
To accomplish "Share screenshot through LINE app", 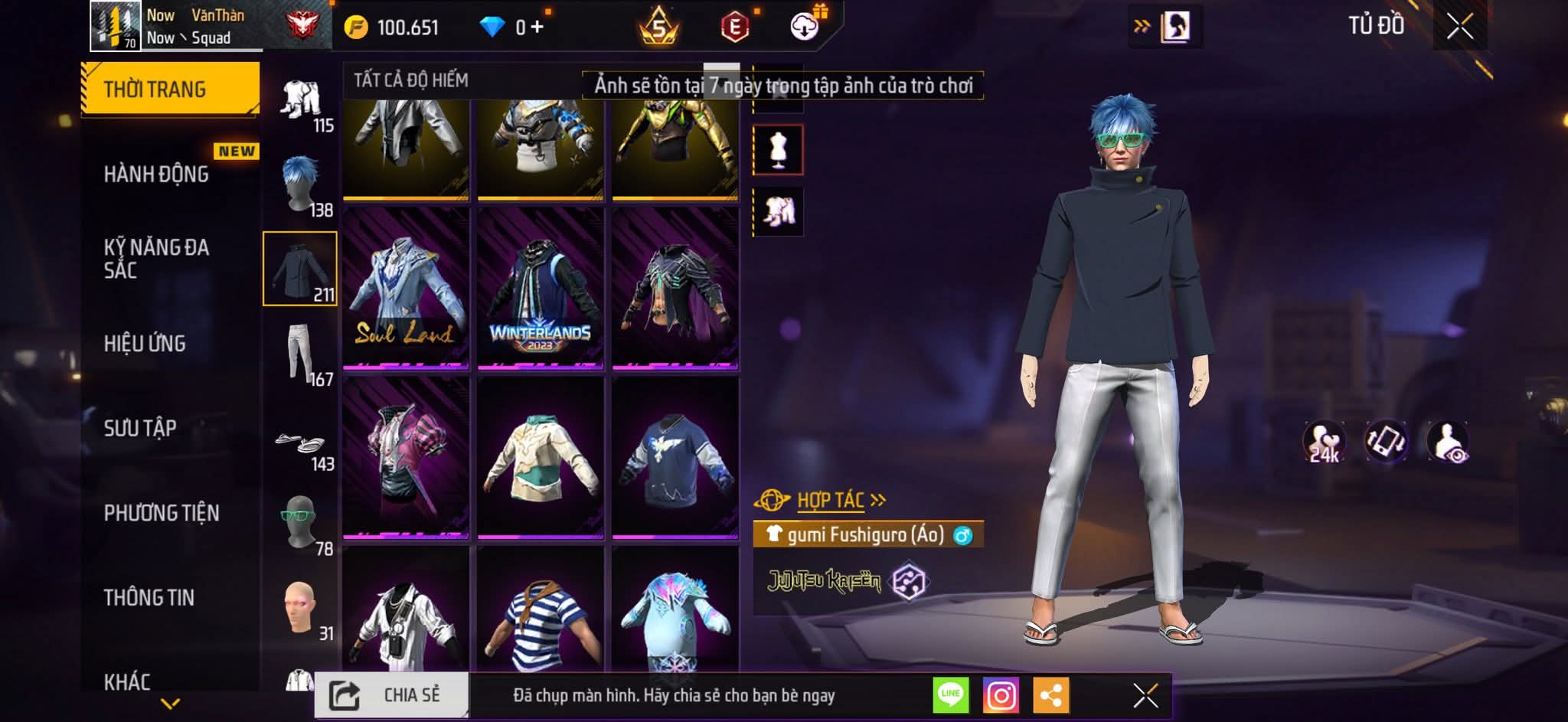I will (950, 695).
